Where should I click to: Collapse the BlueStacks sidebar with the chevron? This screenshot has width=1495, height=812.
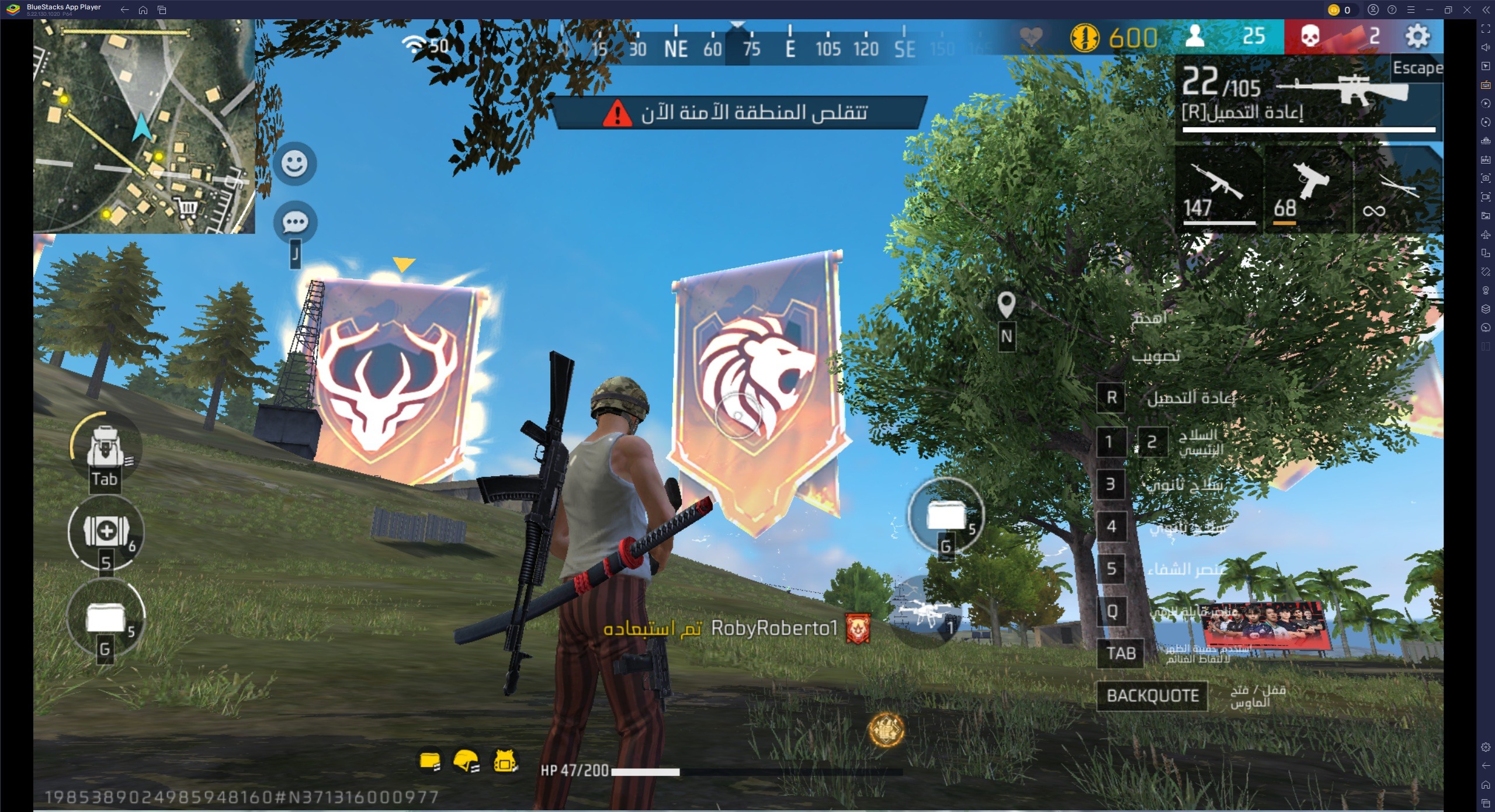[x=1487, y=10]
